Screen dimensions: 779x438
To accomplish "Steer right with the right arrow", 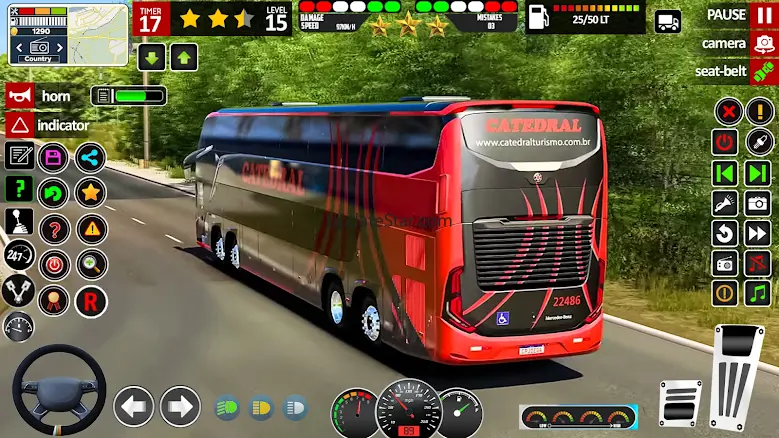I will pos(180,407).
